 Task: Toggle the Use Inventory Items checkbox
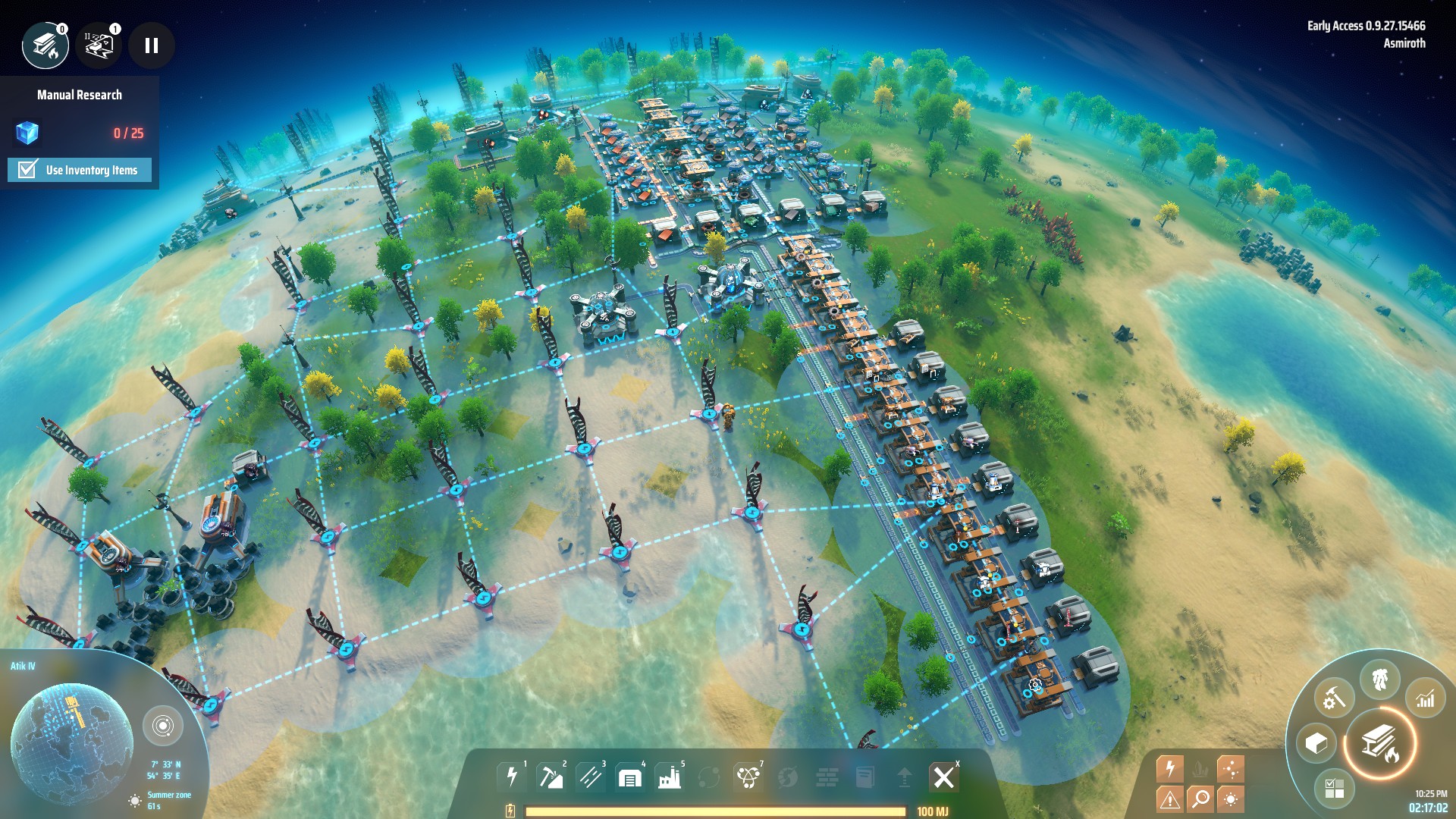(28, 169)
